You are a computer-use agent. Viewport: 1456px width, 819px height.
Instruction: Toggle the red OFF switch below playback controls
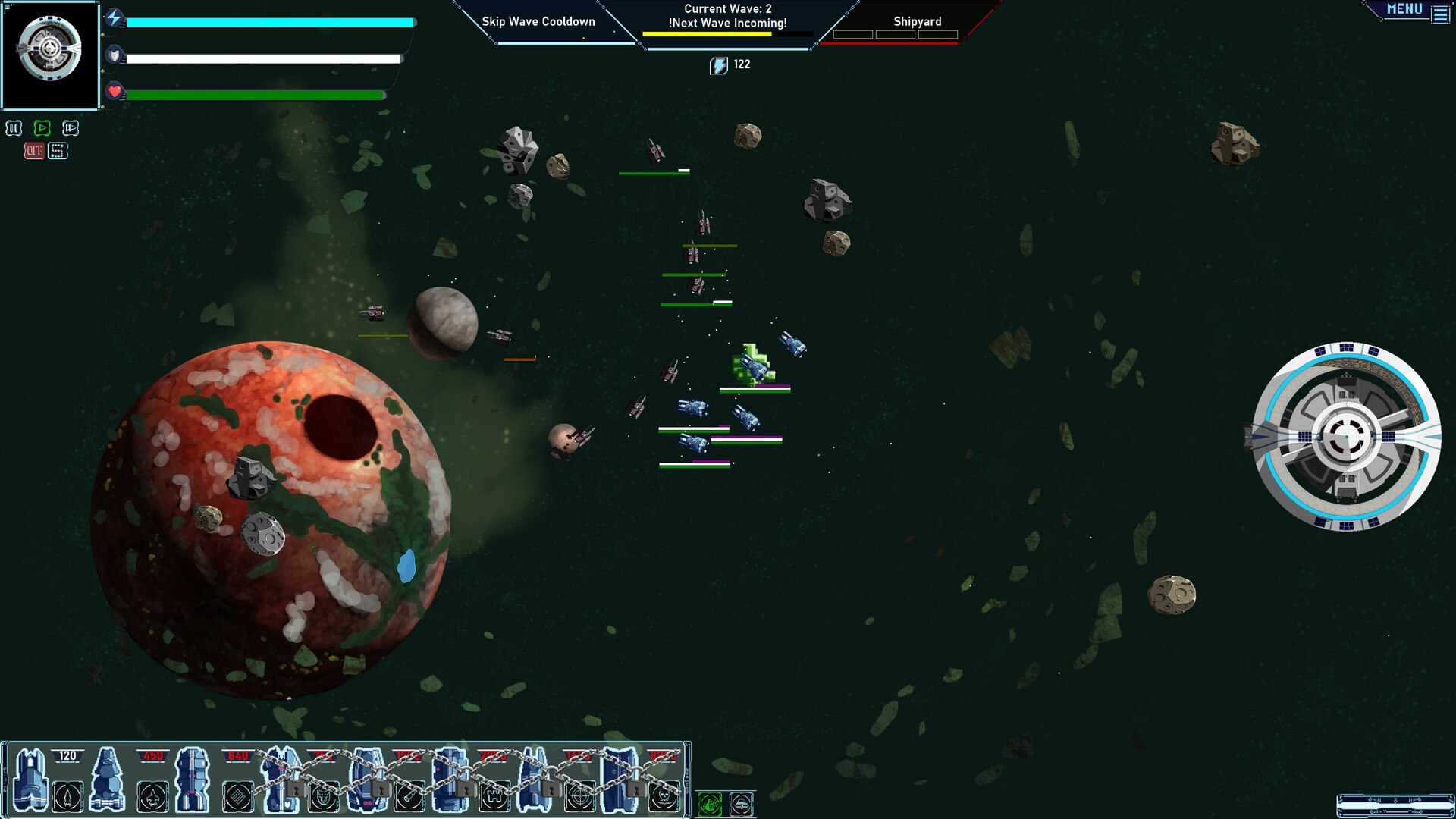tap(33, 150)
